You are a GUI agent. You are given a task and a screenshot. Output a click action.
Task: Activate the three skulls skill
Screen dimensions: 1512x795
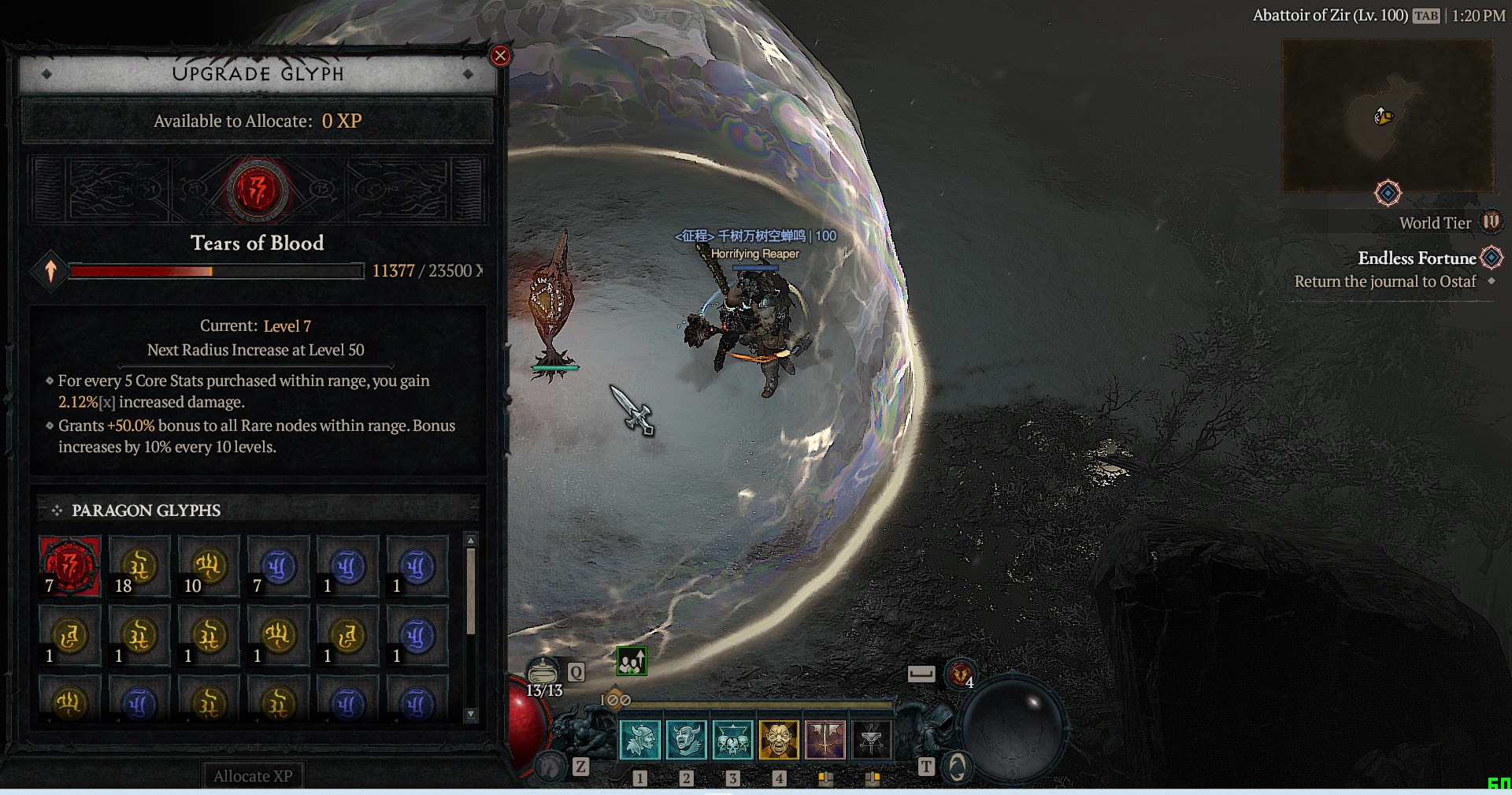pos(732,740)
